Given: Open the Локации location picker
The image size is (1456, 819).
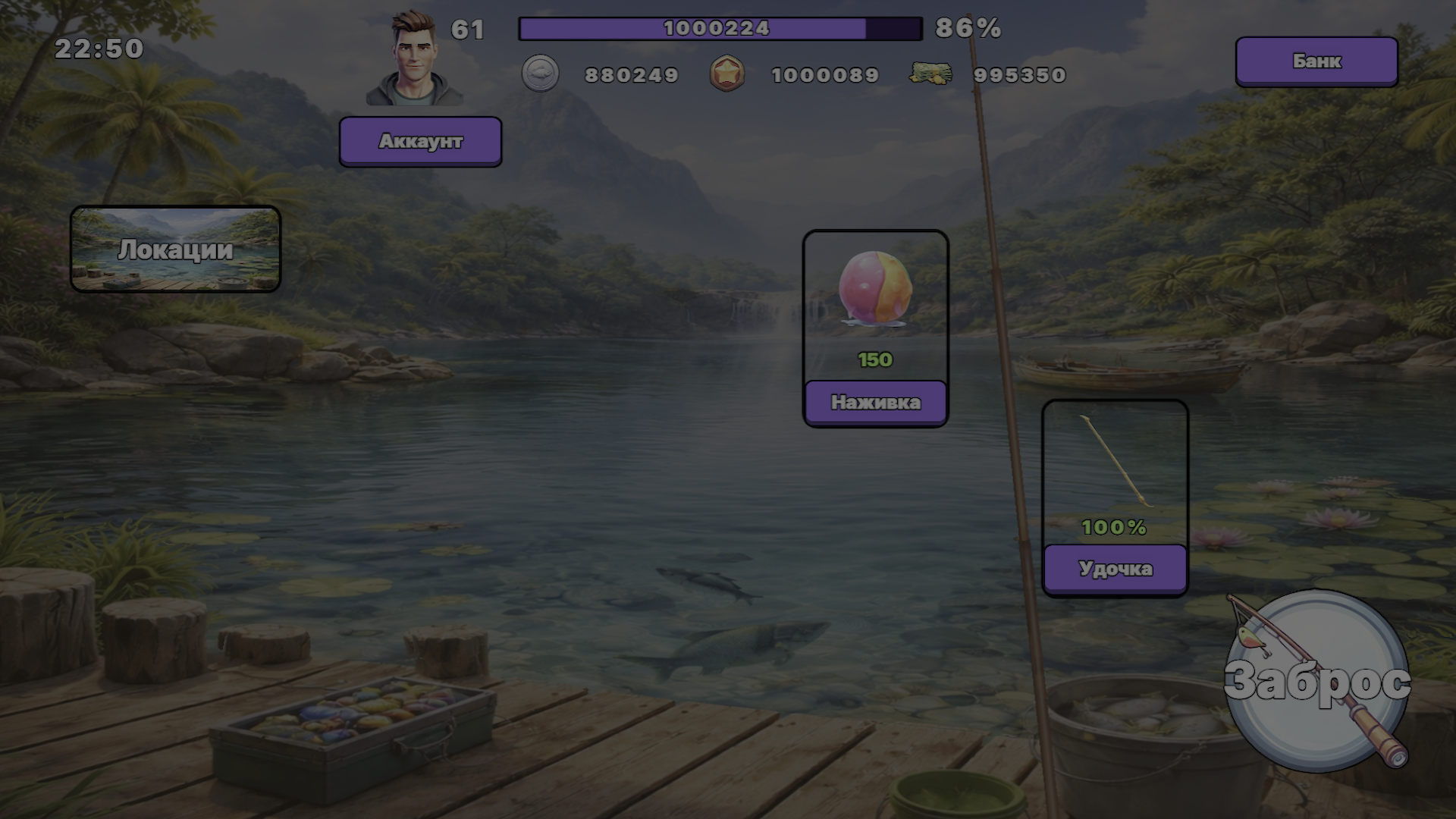Looking at the screenshot, I should (x=176, y=249).
